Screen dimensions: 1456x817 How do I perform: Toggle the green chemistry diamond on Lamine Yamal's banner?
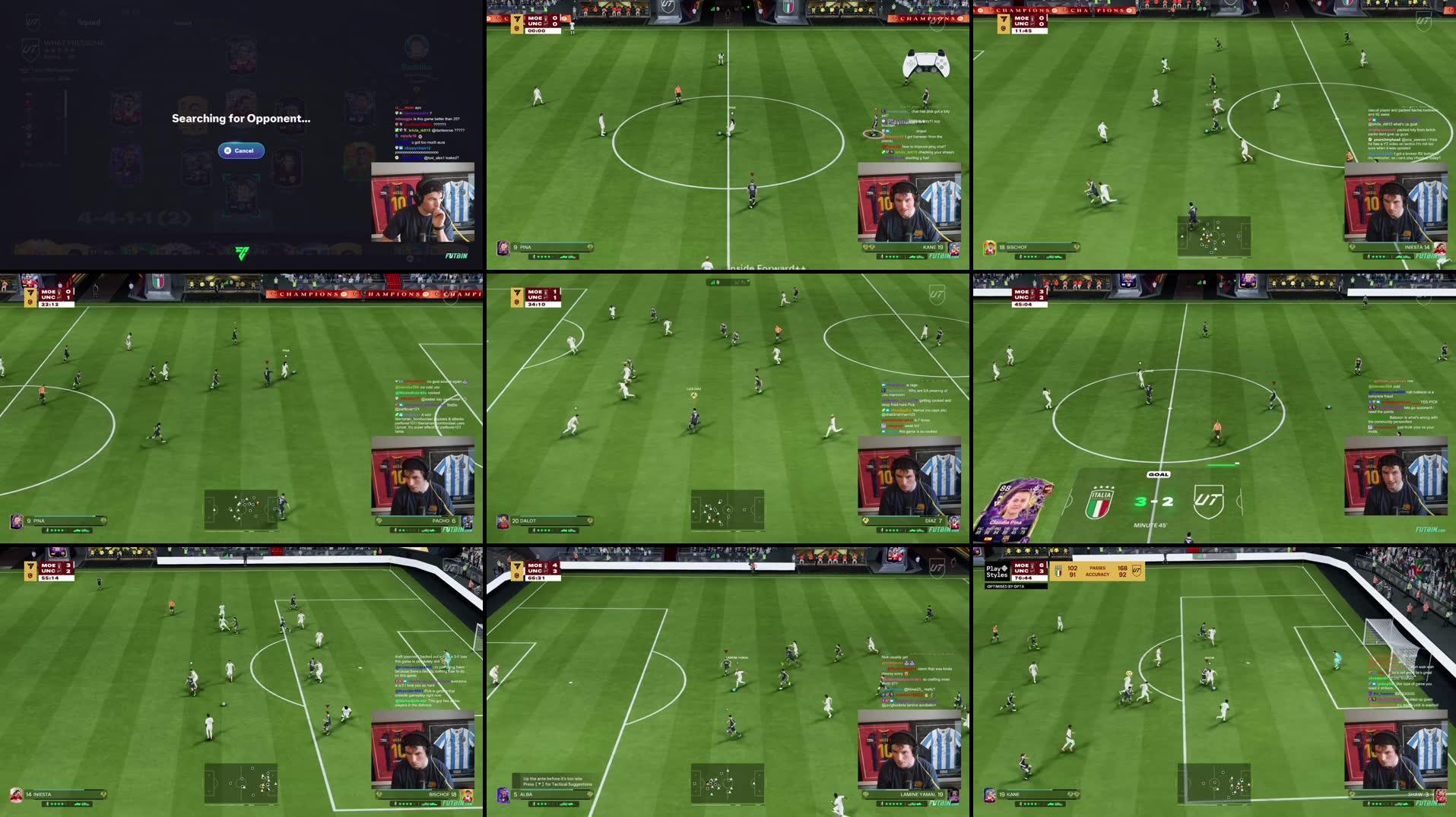coord(865,794)
